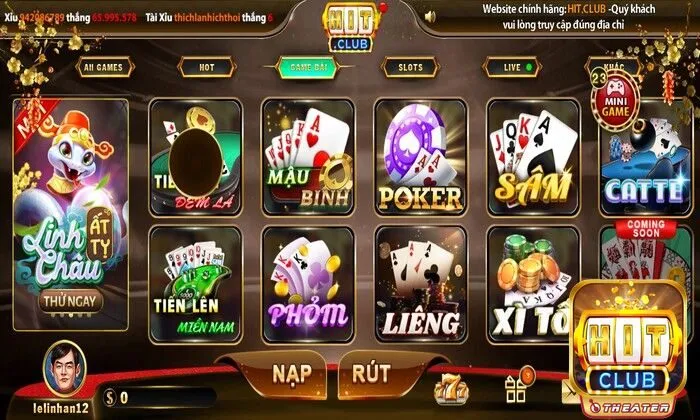700x420 pixels.
Task: Show the Slots category
Action: tap(410, 68)
